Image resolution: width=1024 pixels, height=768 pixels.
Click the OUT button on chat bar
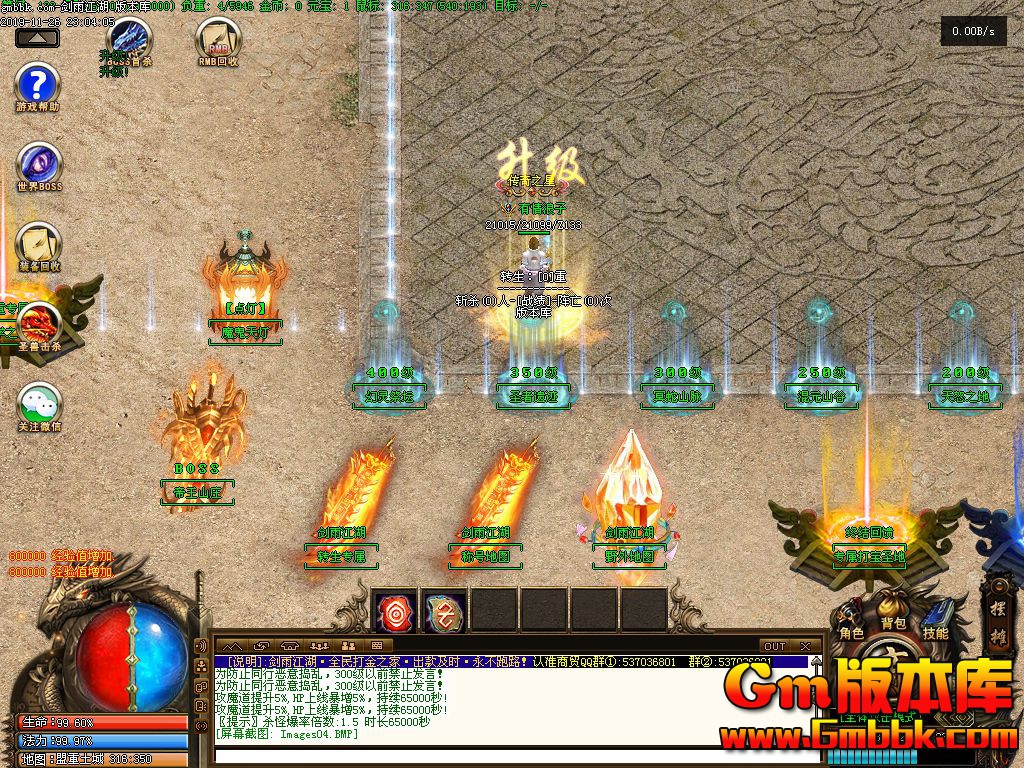tap(774, 646)
